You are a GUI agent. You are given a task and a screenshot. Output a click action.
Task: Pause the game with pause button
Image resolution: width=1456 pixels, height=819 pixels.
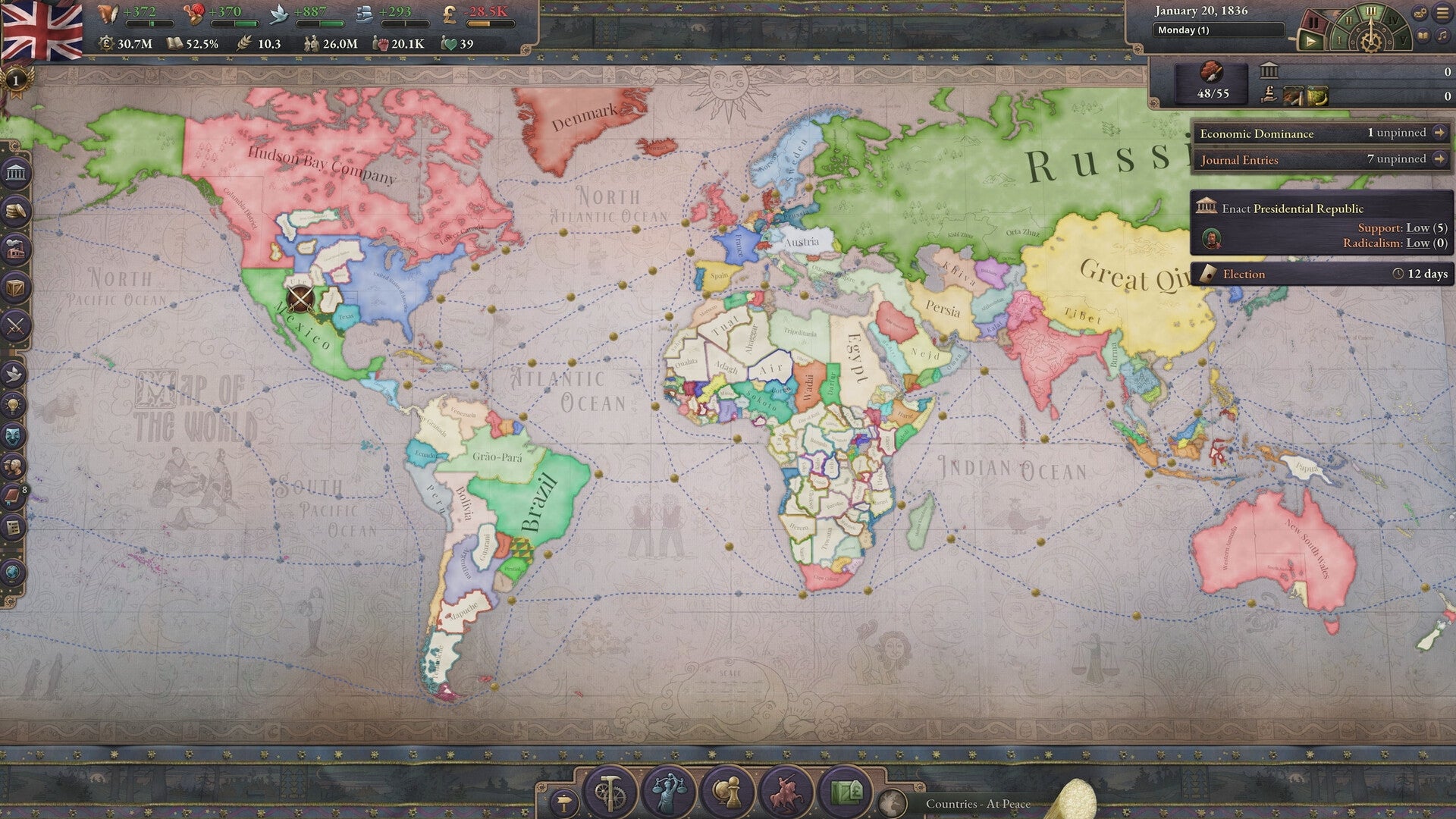[x=1314, y=23]
